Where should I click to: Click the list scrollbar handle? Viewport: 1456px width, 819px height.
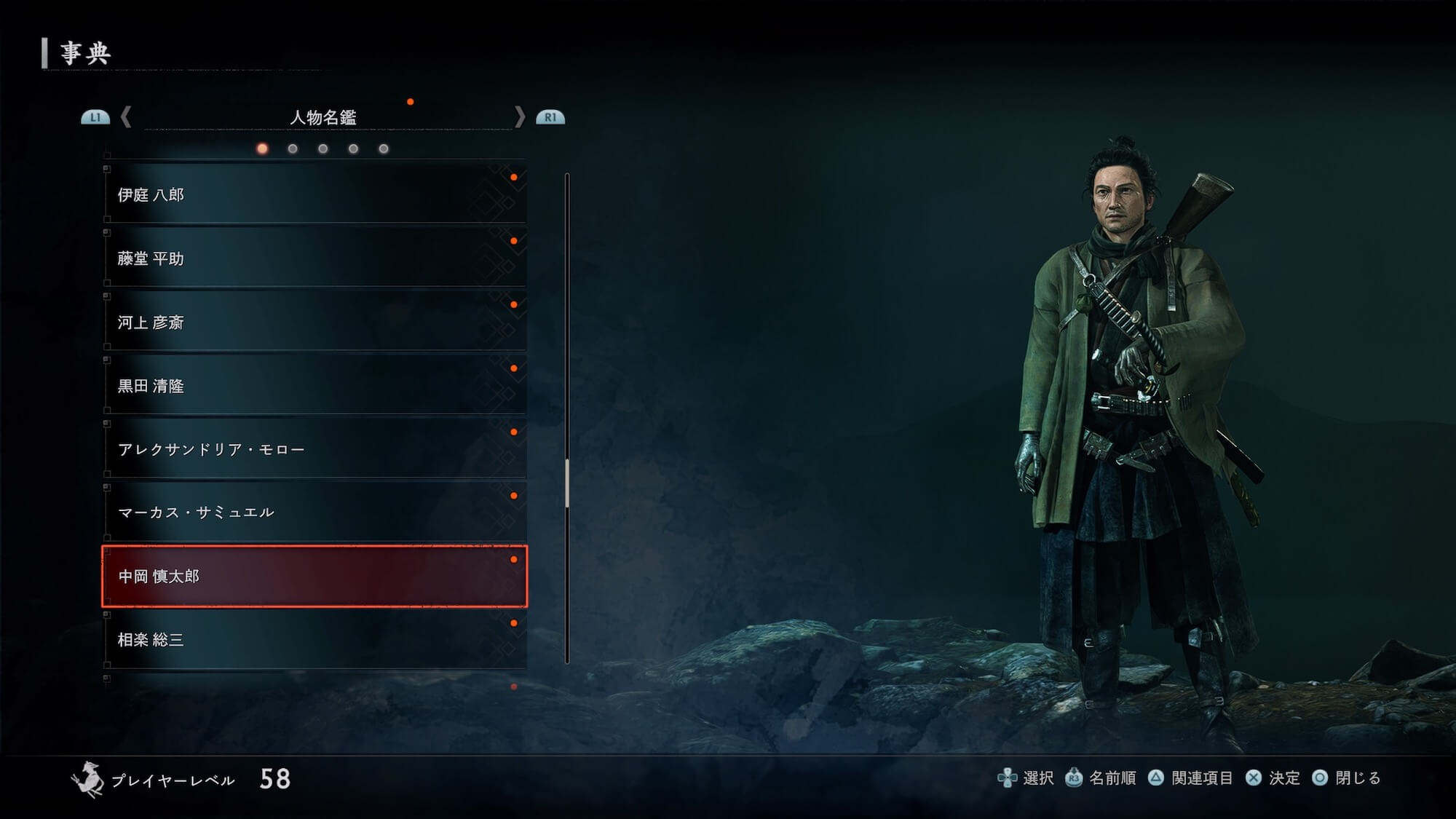click(567, 483)
